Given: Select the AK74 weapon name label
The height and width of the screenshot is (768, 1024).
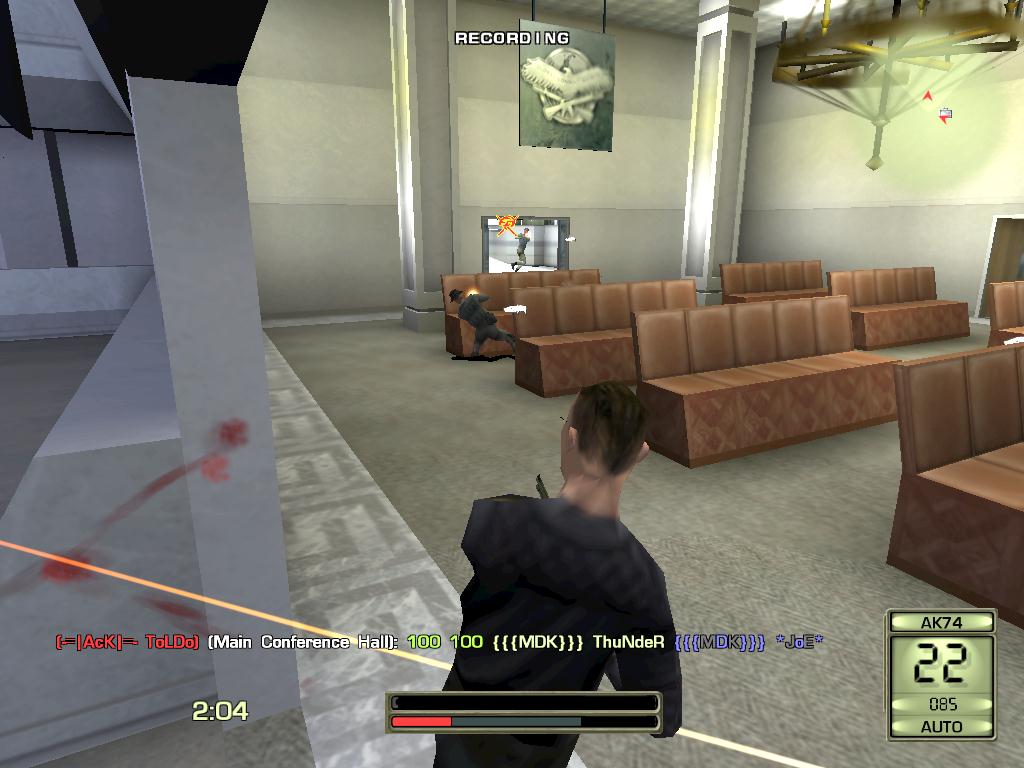Looking at the screenshot, I should coord(941,622).
